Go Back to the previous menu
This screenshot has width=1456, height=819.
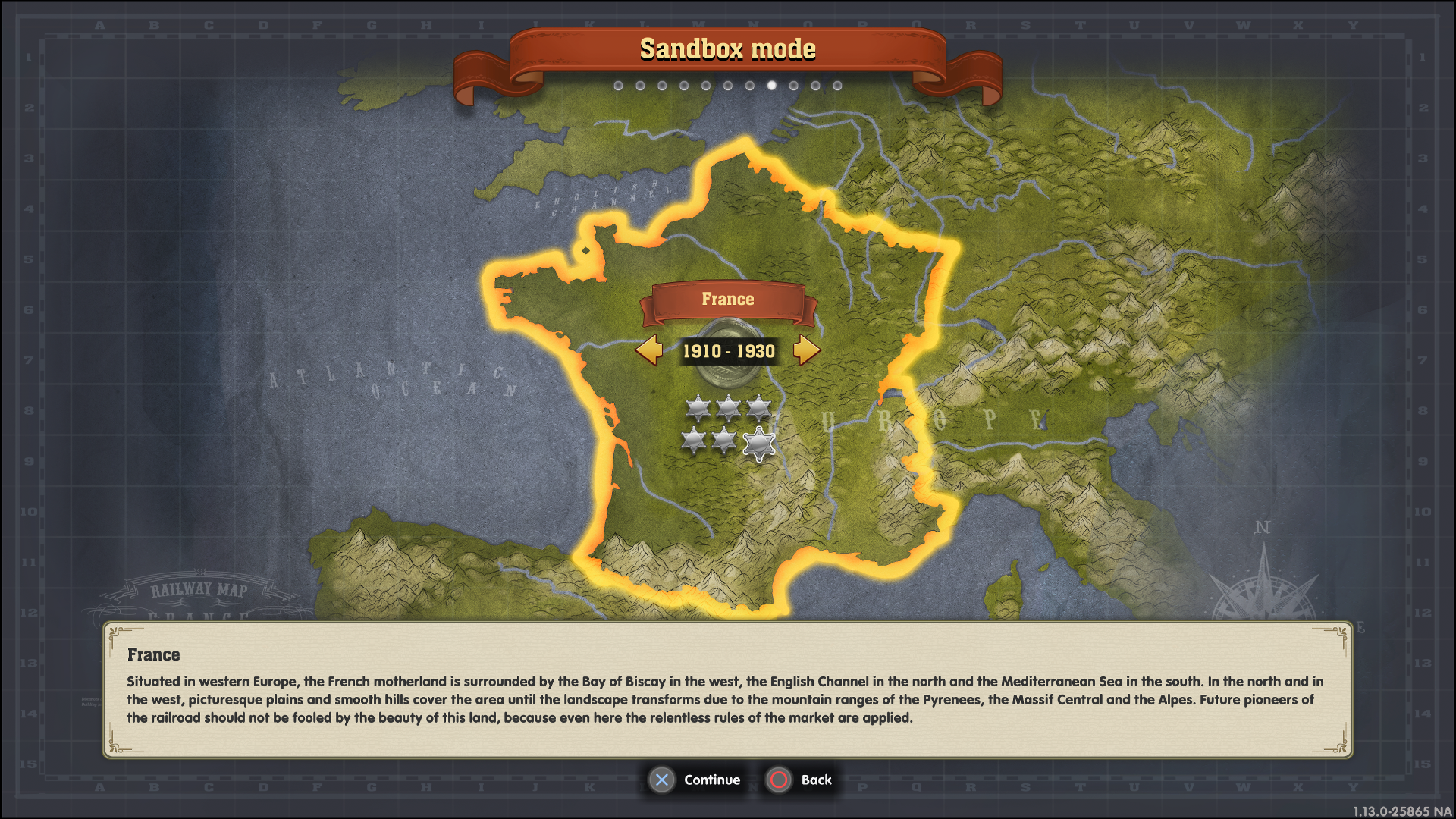(800, 780)
